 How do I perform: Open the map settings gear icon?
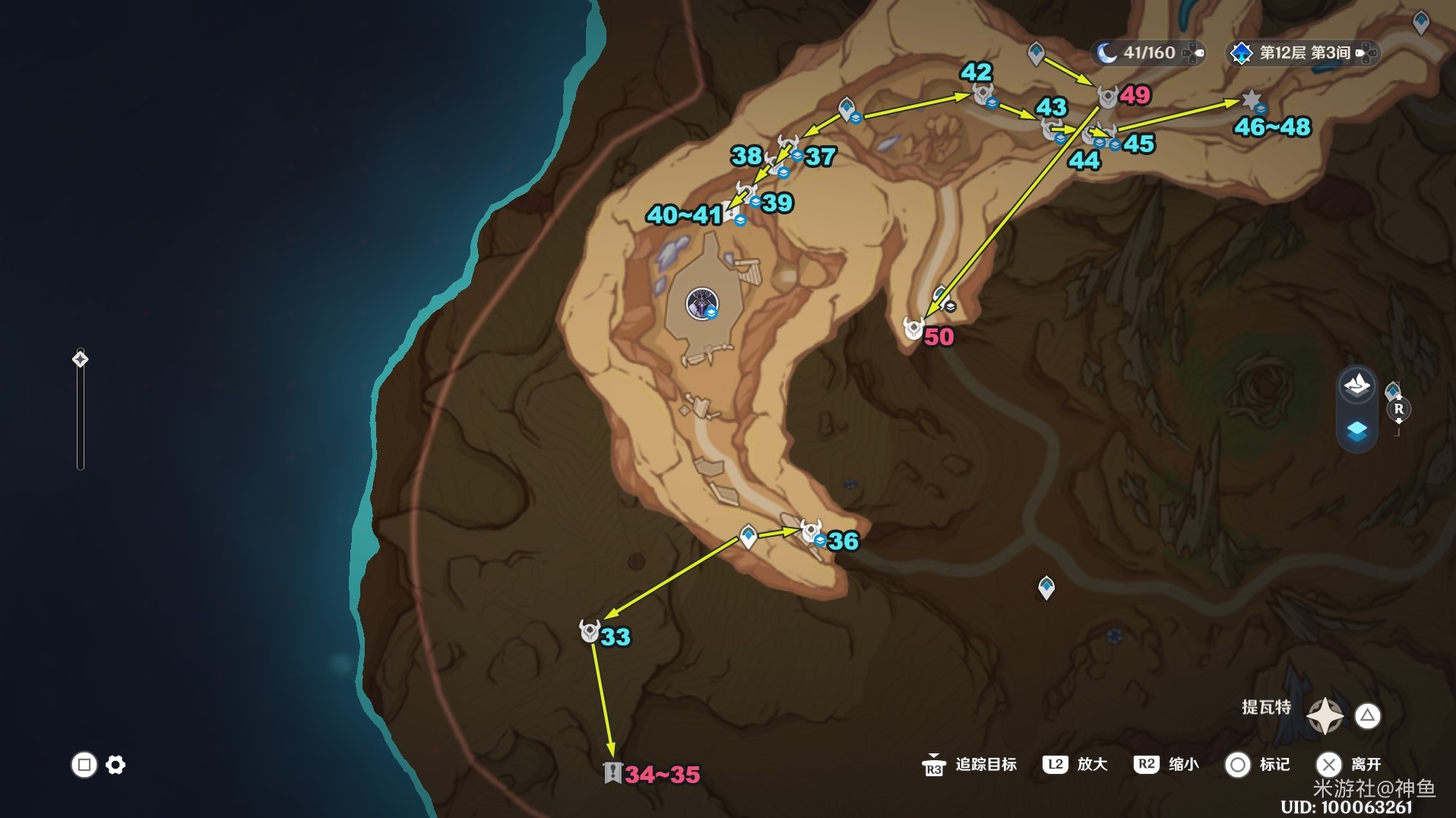(x=116, y=765)
